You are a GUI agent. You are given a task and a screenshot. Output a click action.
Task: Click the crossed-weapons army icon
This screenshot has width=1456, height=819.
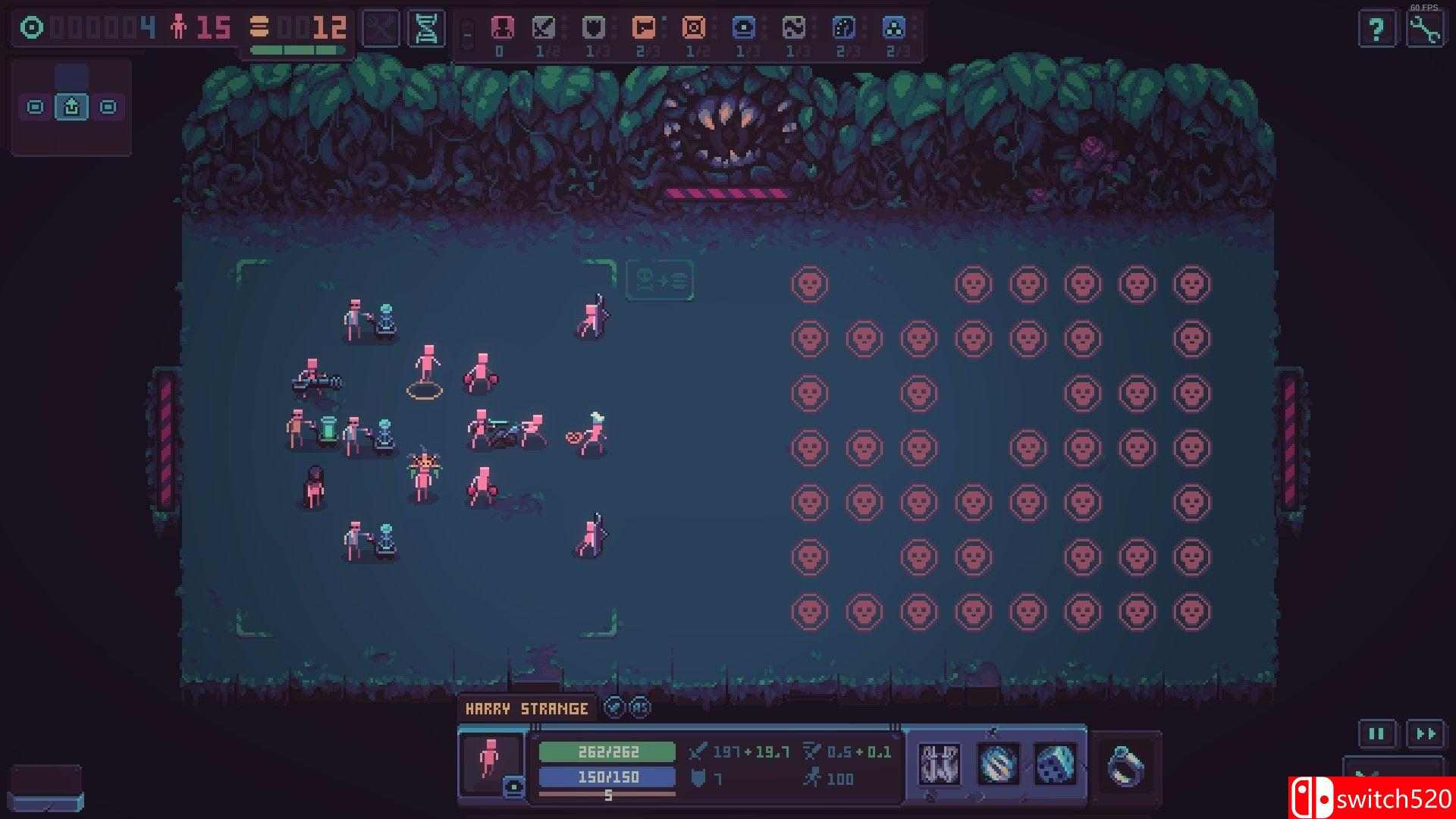[x=380, y=28]
